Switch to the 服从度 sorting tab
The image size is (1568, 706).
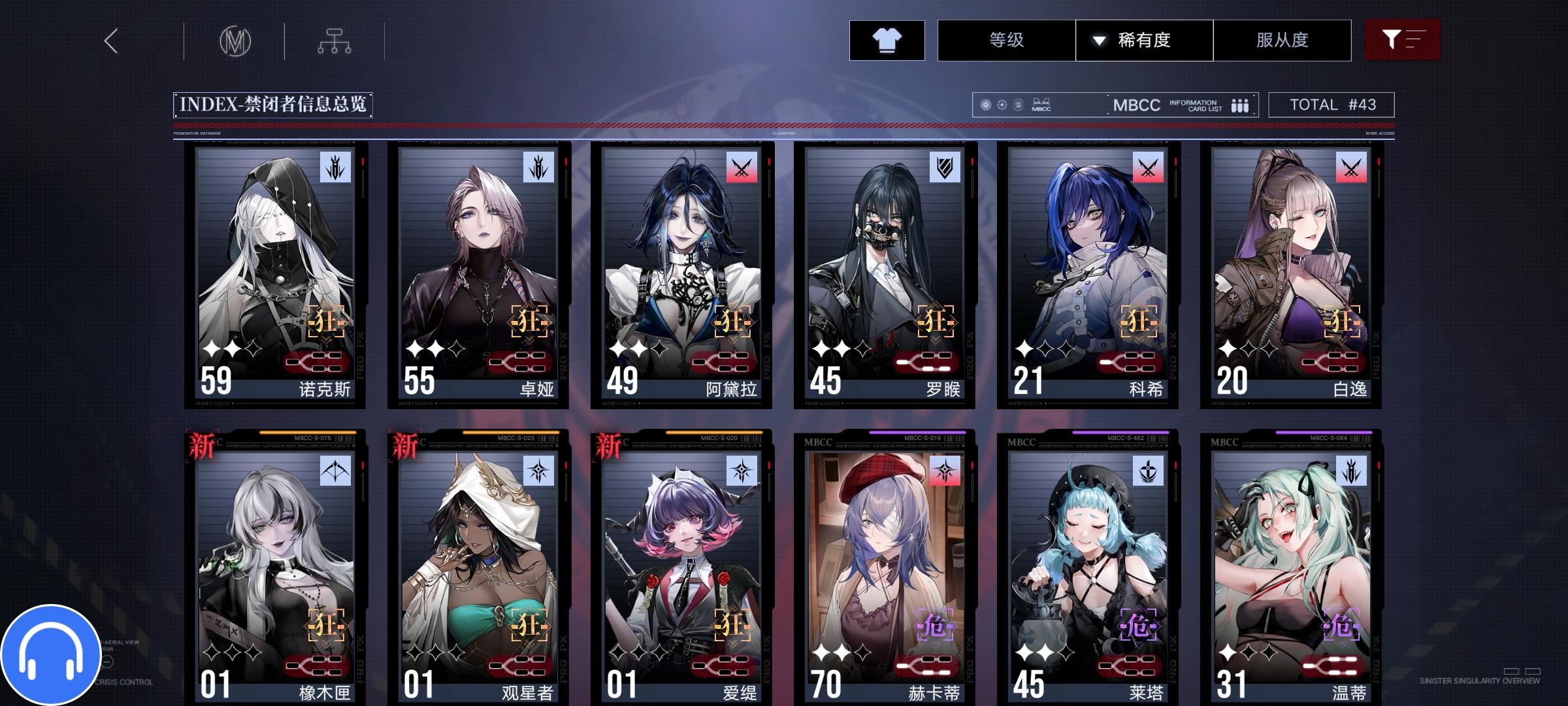[x=1282, y=40]
